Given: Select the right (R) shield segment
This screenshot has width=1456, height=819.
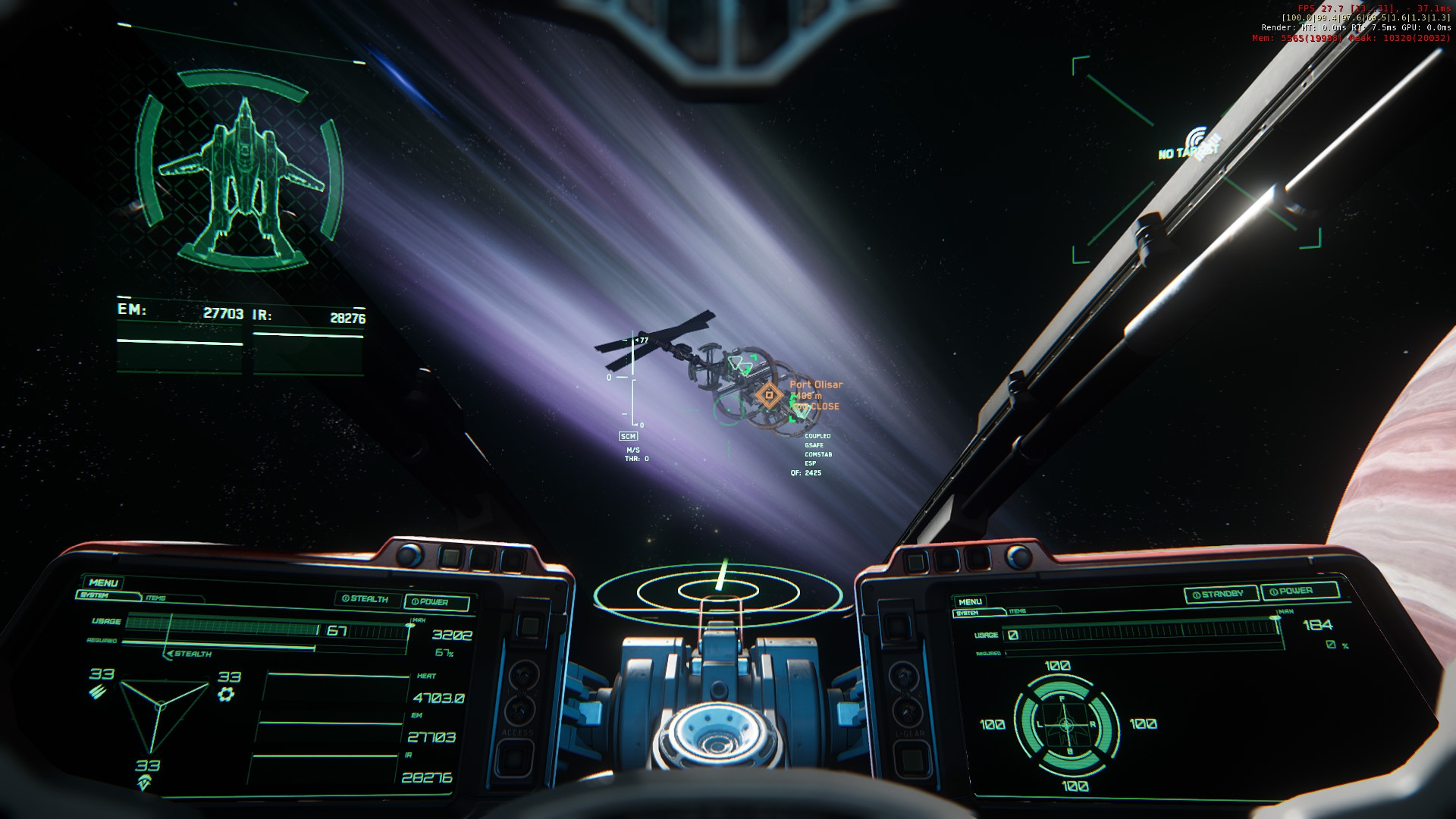Looking at the screenshot, I should coord(1104,724).
